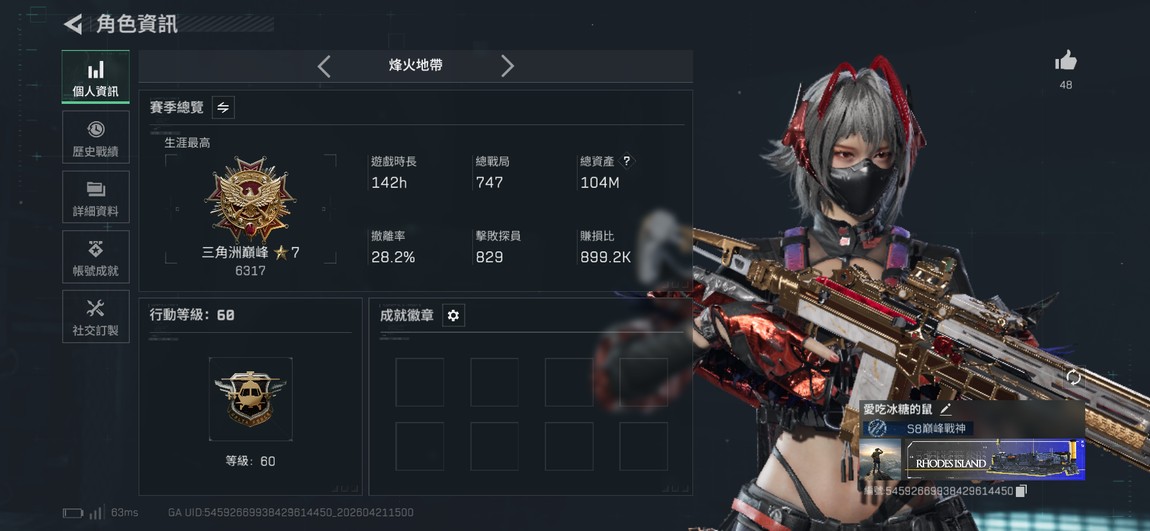The height and width of the screenshot is (531, 1150).
Task: Rotate the character model with refresh icon
Action: [x=1073, y=377]
